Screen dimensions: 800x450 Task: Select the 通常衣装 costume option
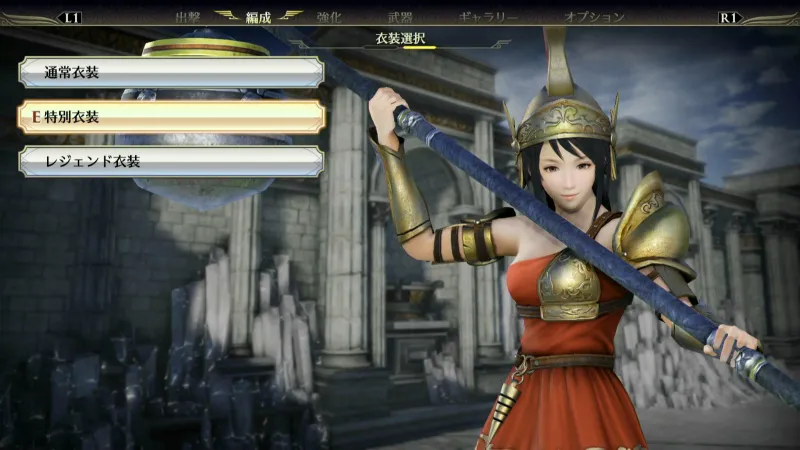170,72
